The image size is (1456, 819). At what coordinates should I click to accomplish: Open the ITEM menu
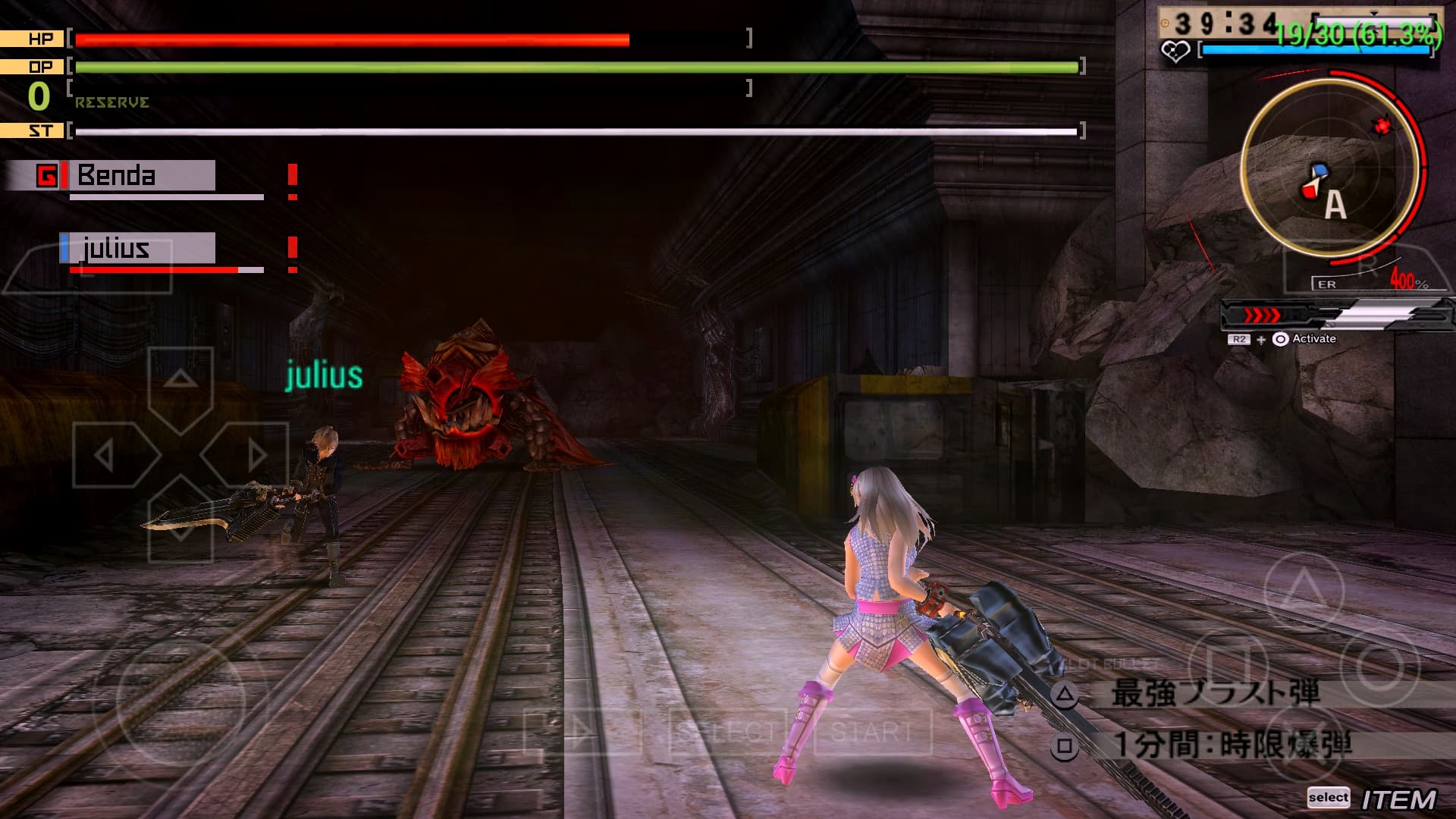coord(1398,799)
